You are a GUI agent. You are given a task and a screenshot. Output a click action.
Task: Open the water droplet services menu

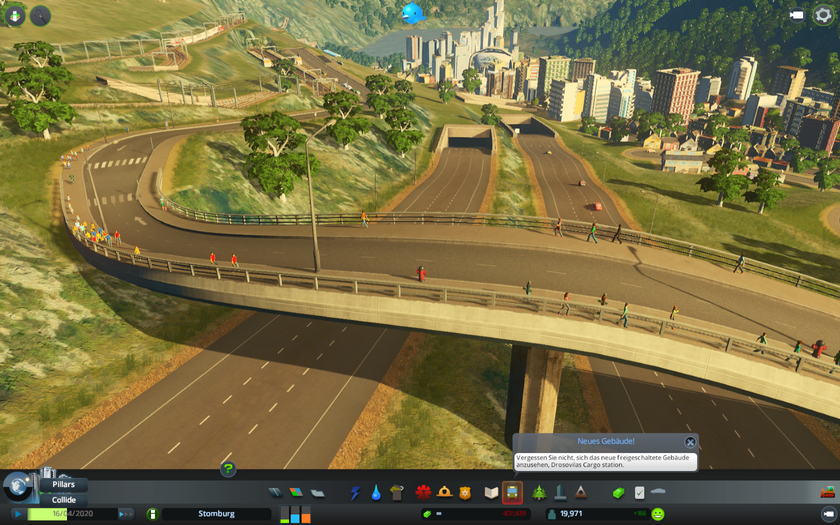(376, 493)
